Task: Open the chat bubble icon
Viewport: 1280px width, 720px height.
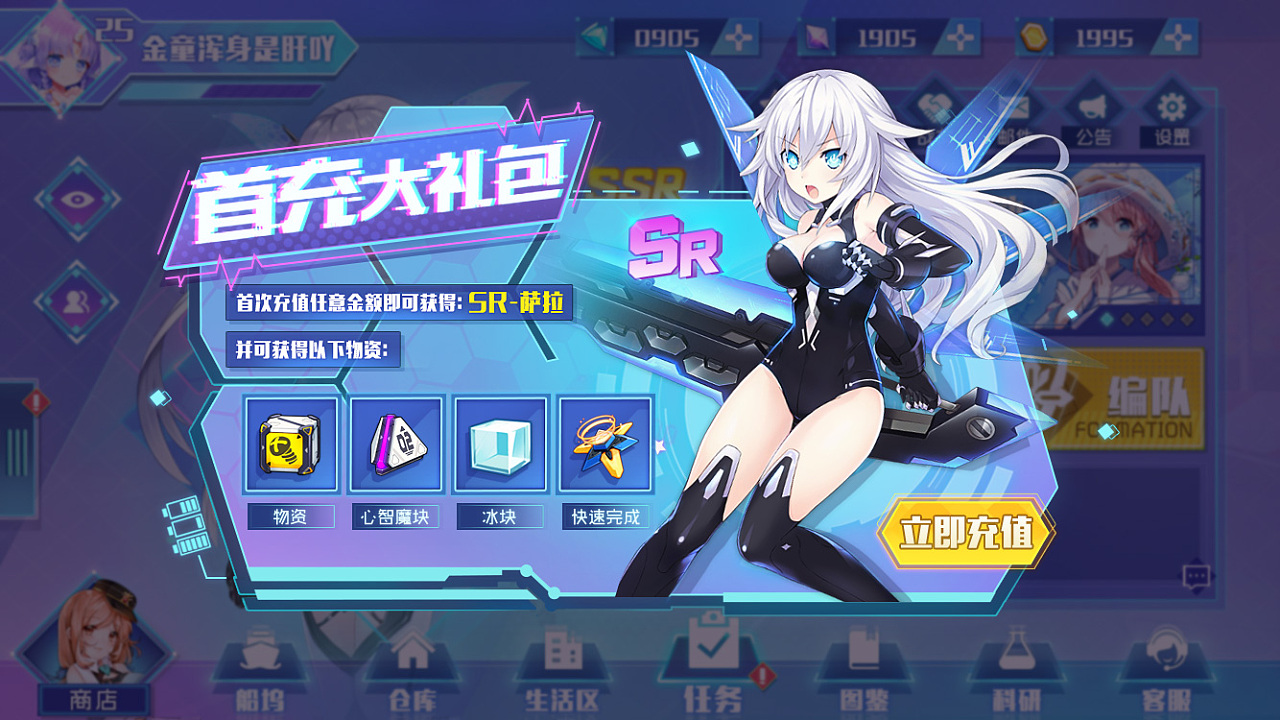Action: tap(1196, 576)
